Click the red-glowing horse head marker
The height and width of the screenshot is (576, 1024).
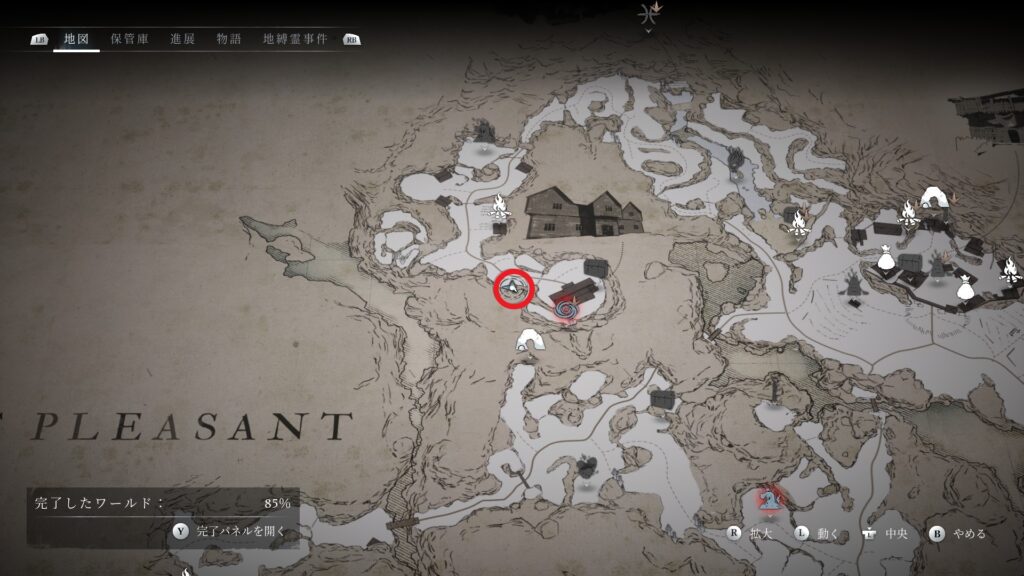click(769, 497)
